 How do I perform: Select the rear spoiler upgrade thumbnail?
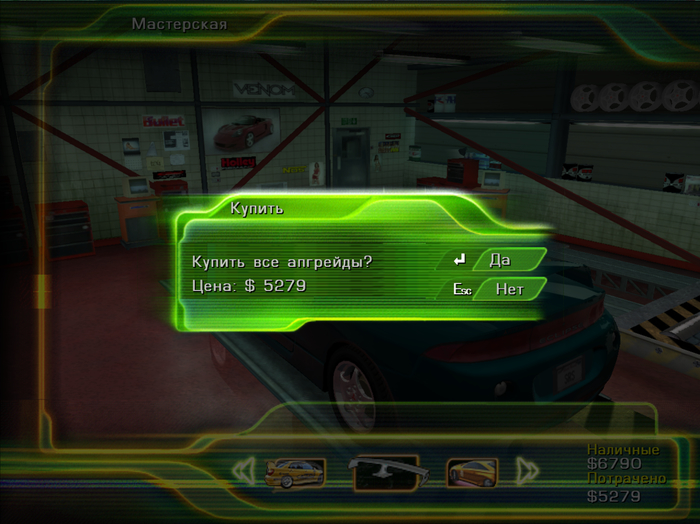383,471
